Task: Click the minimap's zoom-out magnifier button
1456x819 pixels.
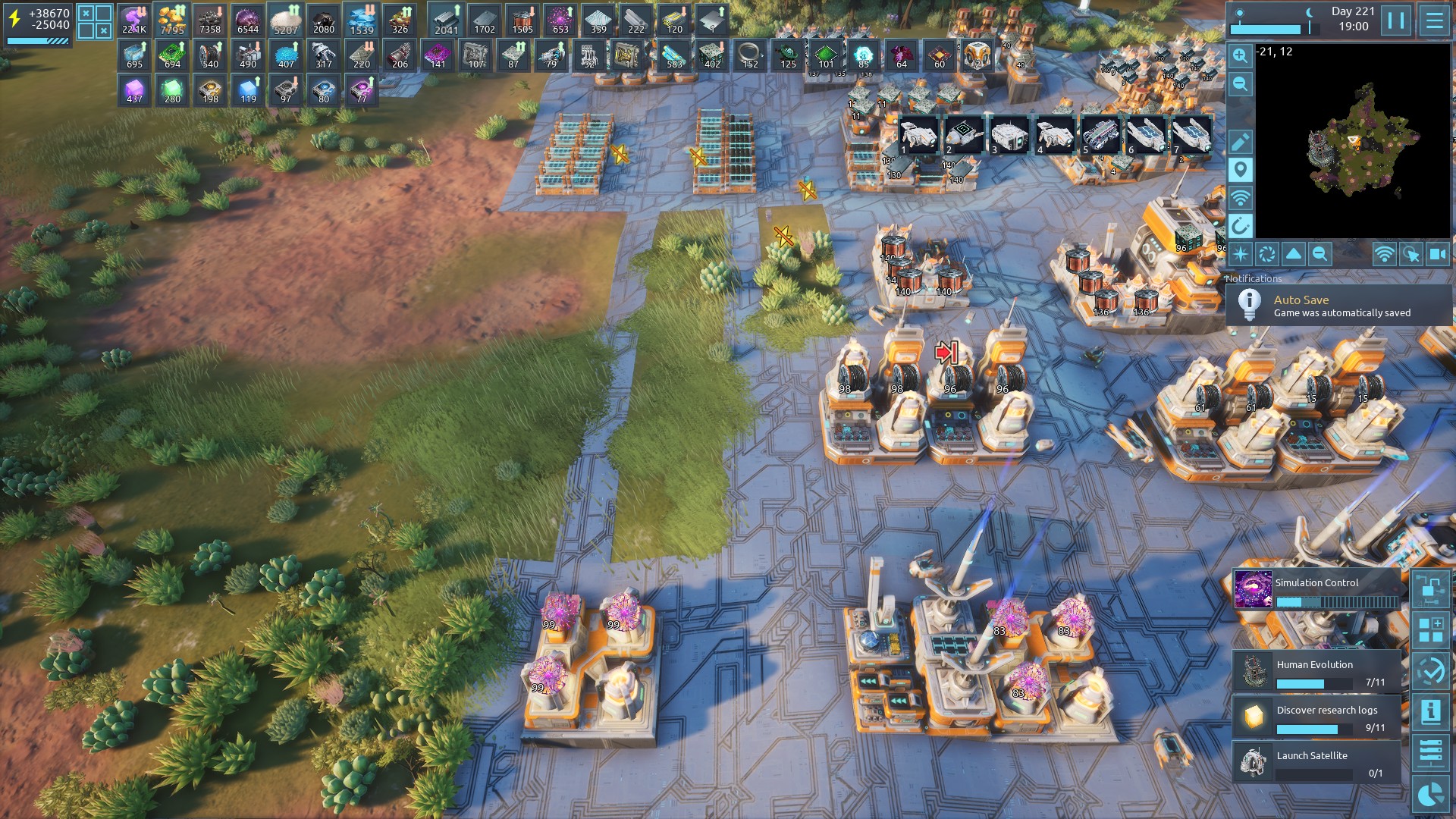Action: (1241, 84)
